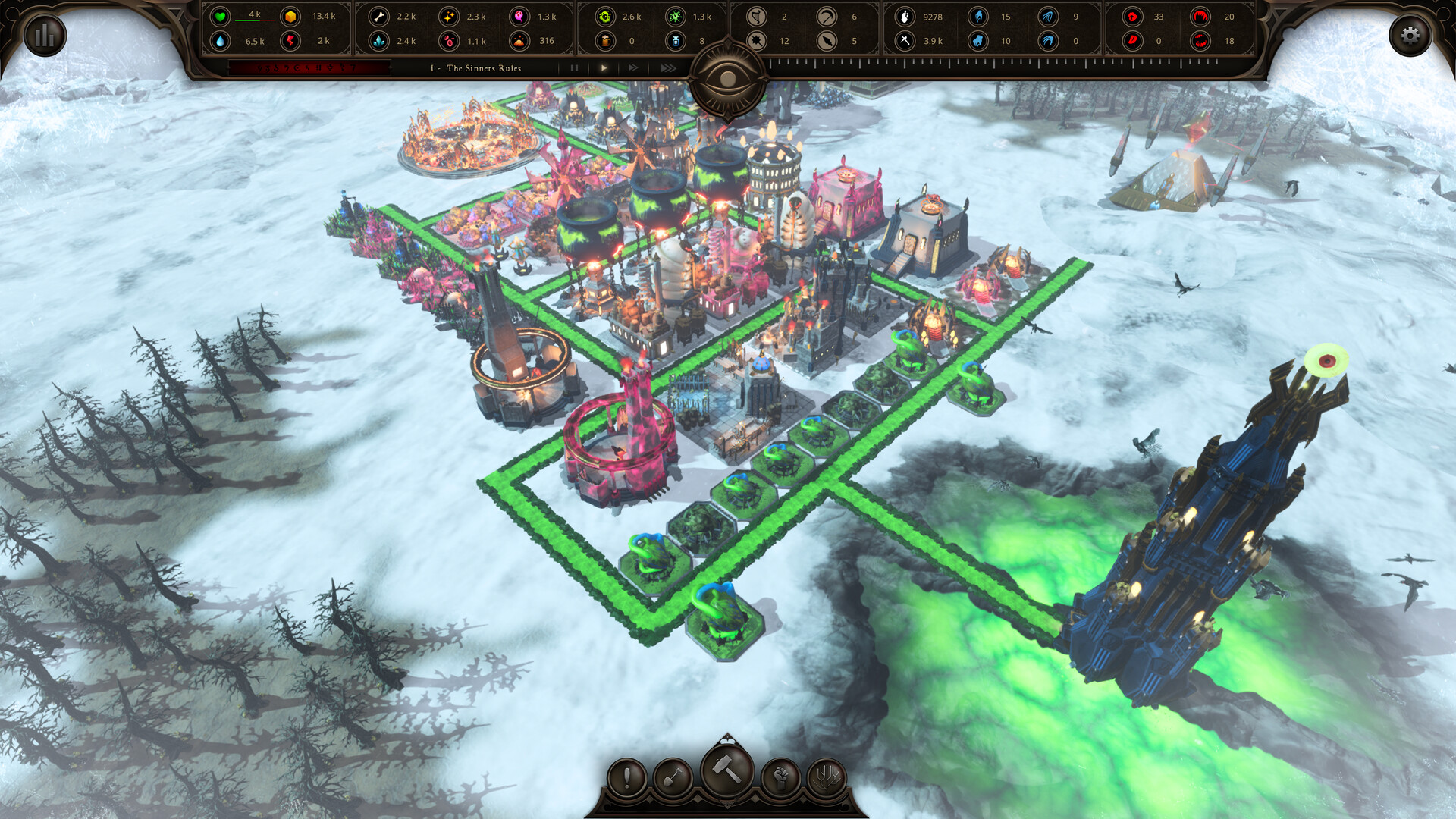The height and width of the screenshot is (819, 1456).
Task: Click the crystal resource counter showing 2.4k
Action: [x=378, y=41]
